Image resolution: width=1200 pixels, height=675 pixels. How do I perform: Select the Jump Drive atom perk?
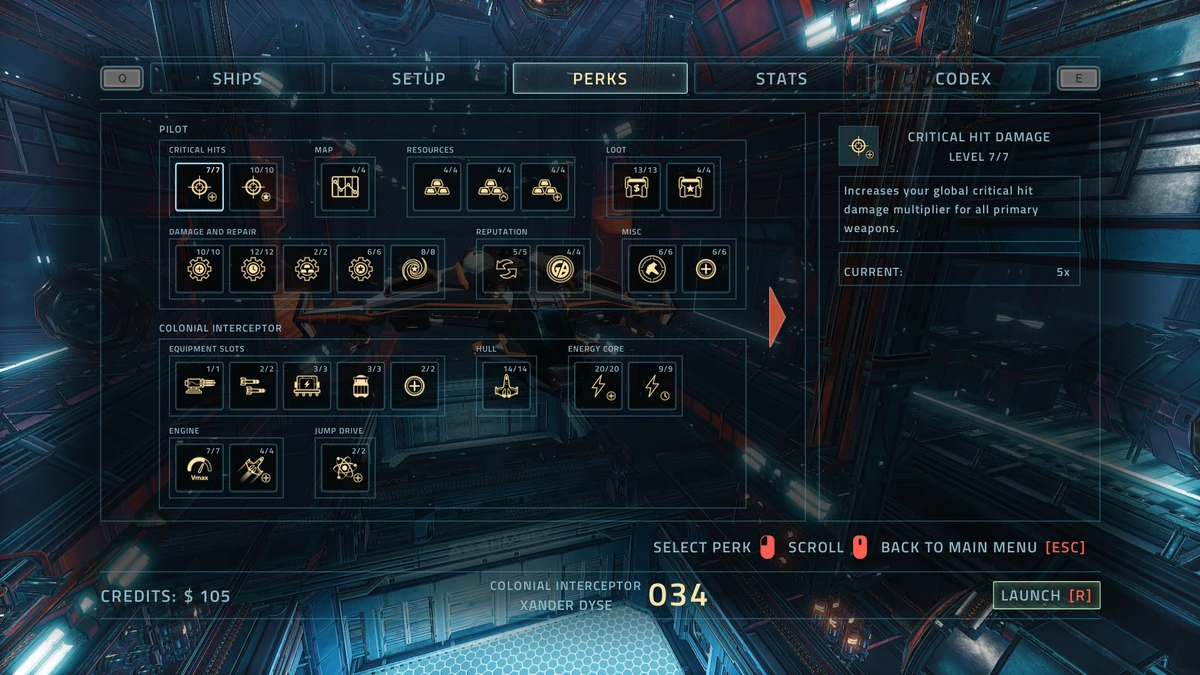point(345,468)
